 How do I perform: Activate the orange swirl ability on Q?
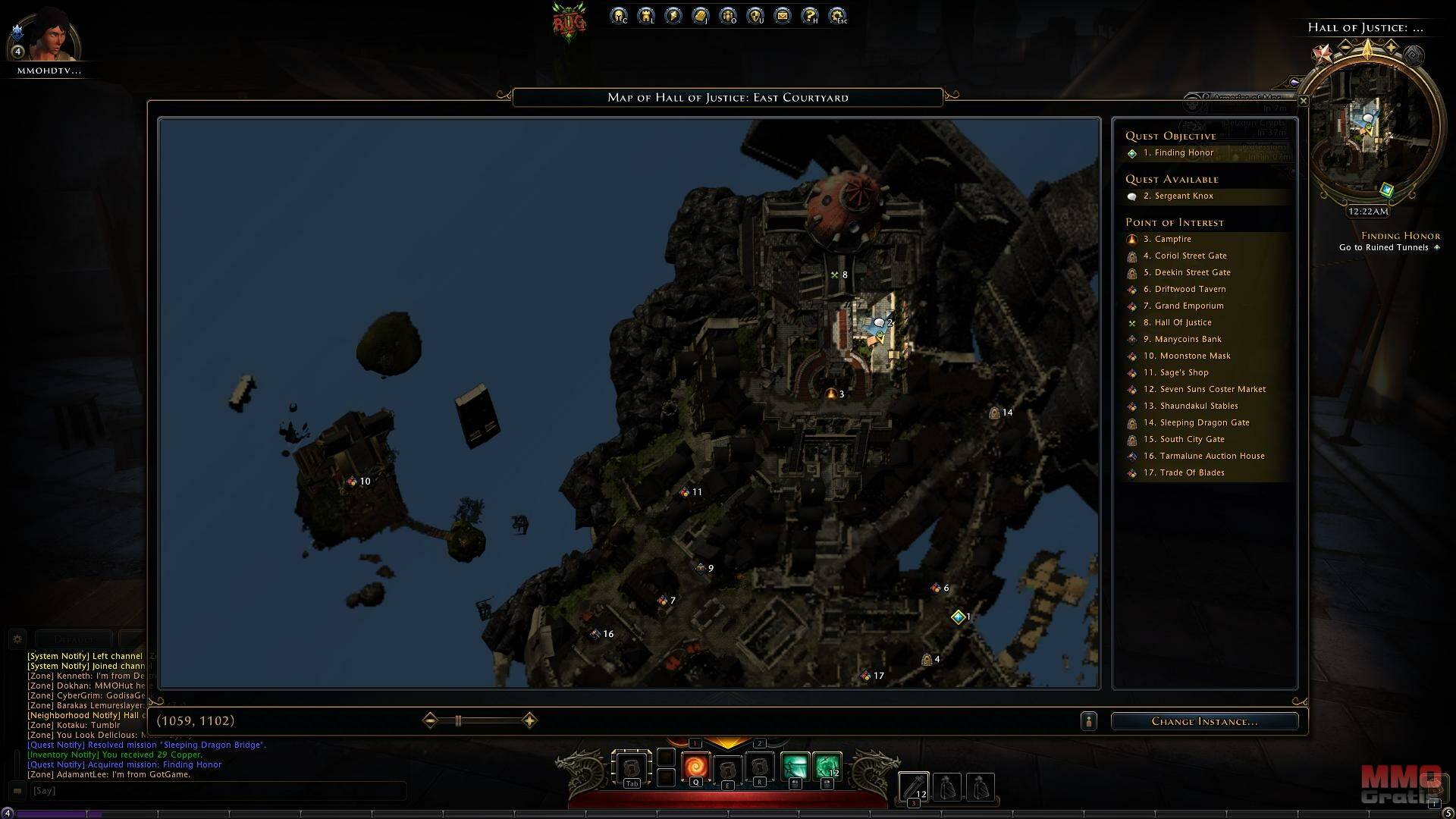[695, 767]
